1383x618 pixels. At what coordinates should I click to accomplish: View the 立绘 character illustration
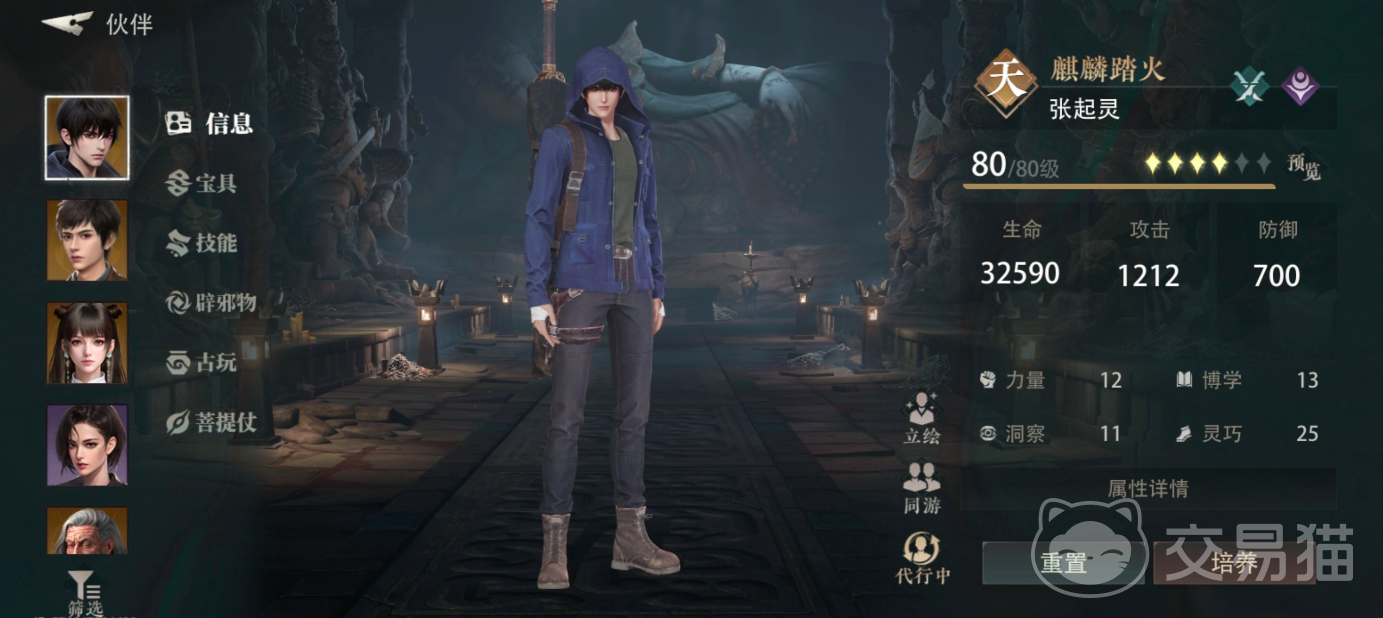(921, 418)
